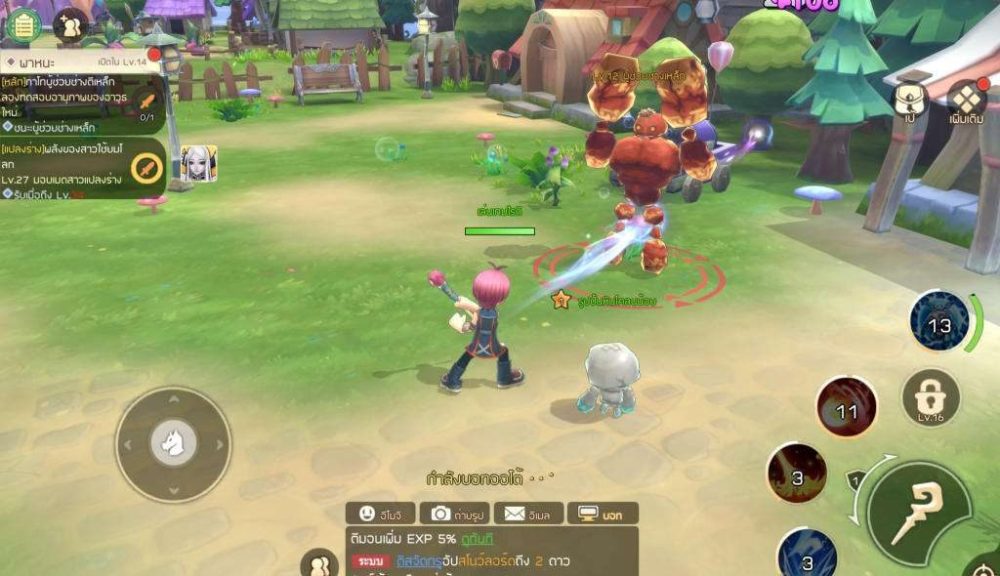Viewport: 1000px width, 576px height.
Task: Tap the virtual joystick center knob
Action: 173,443
